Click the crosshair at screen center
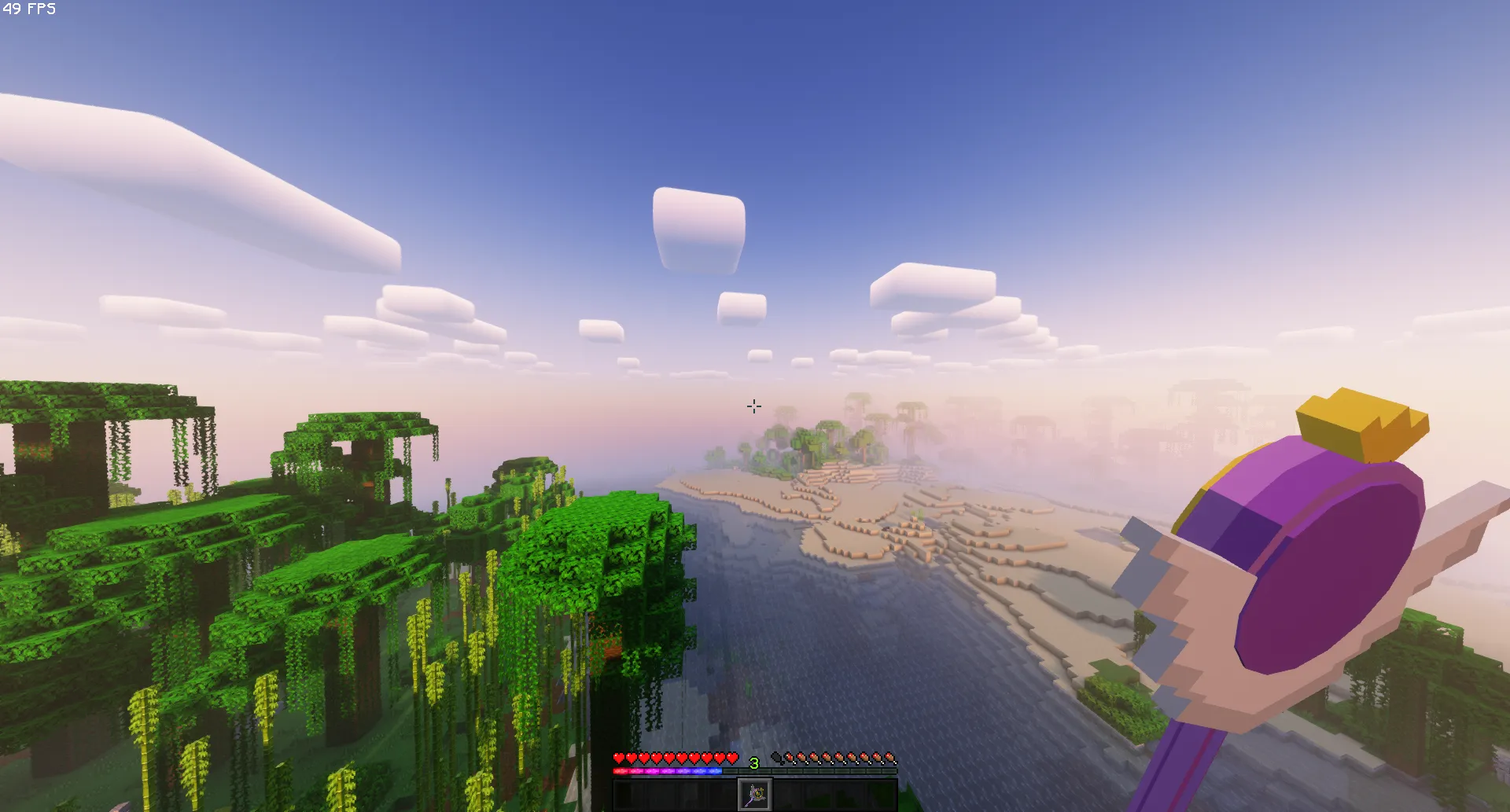The image size is (1510, 812). (x=754, y=406)
